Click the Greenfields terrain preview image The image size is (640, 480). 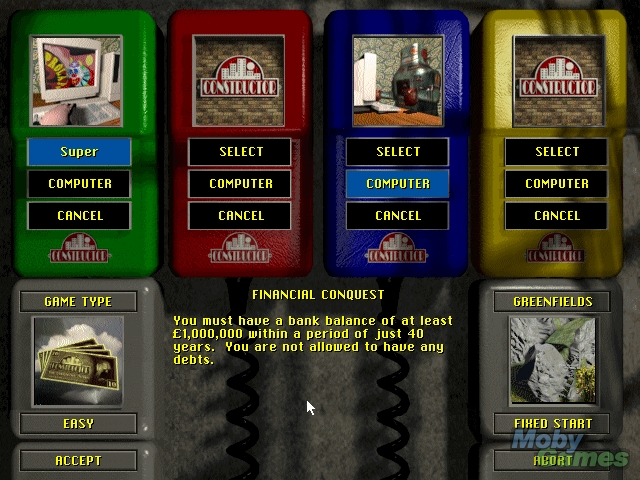pyautogui.click(x=553, y=360)
